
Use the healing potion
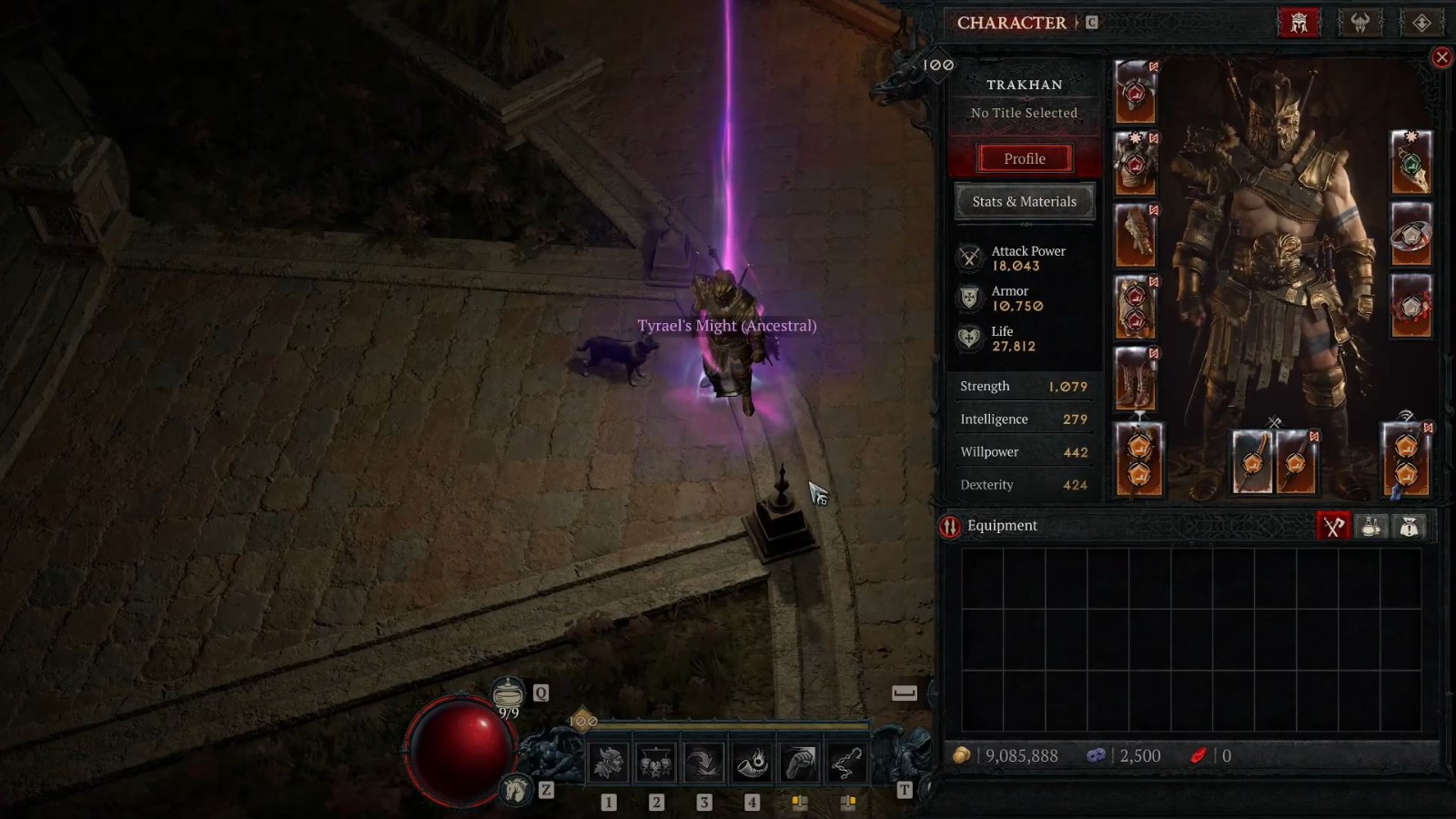(x=508, y=693)
